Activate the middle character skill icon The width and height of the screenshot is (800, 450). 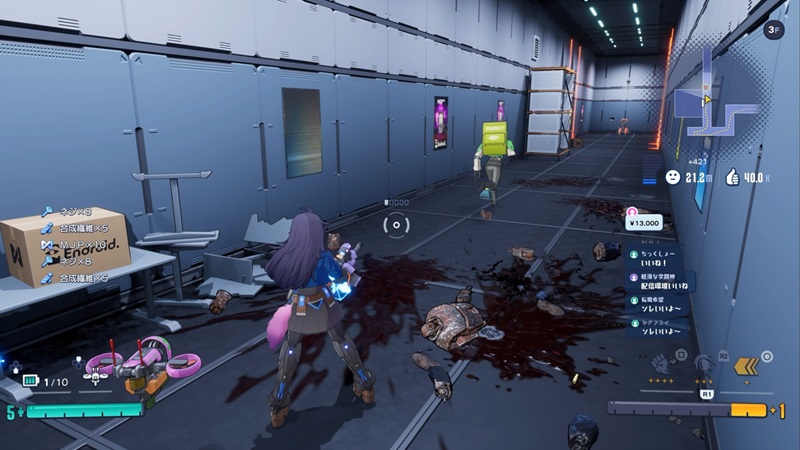[x=704, y=365]
